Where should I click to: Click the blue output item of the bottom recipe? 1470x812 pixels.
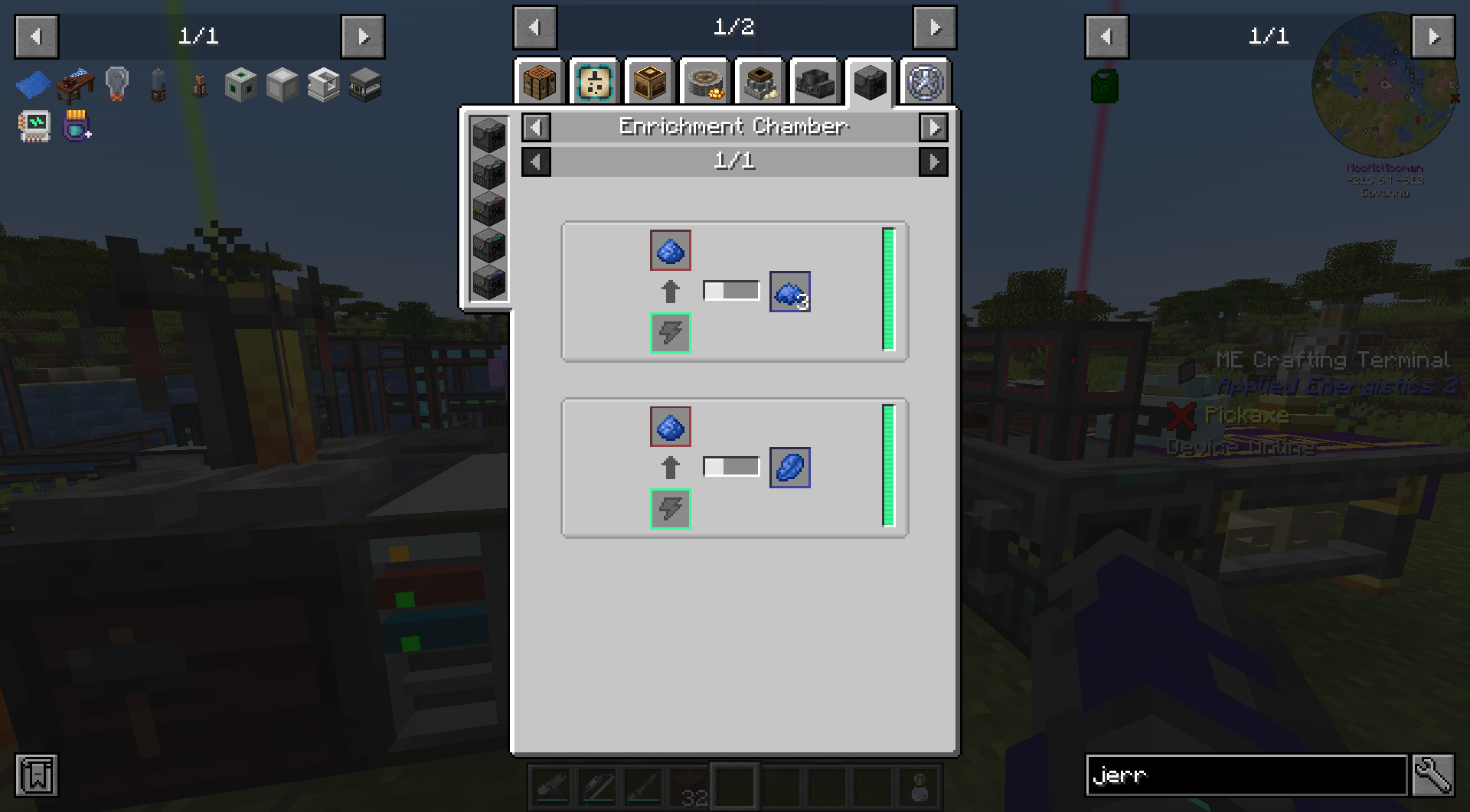pyautogui.click(x=789, y=467)
